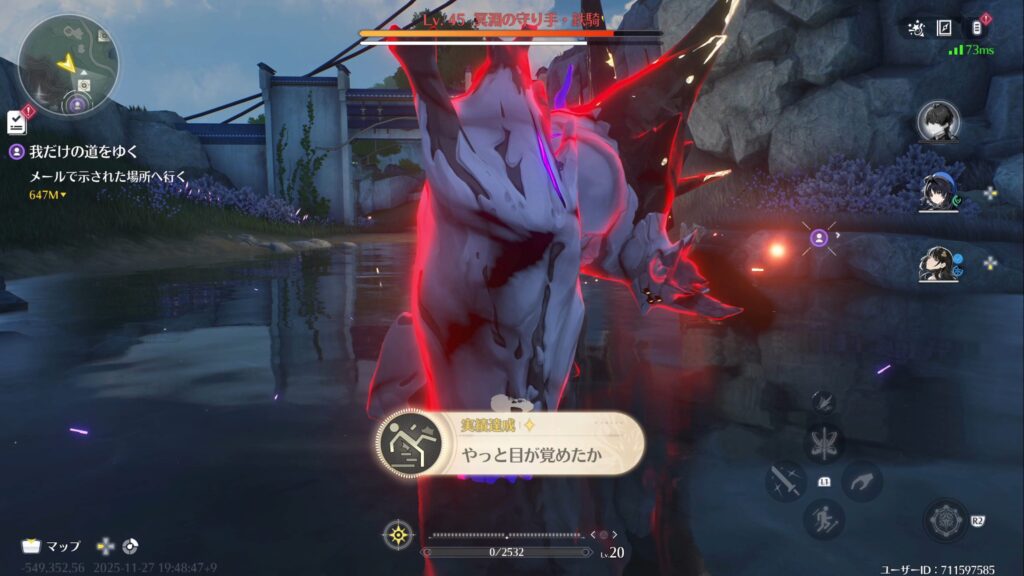This screenshot has height=576, width=1024.
Task: Activate the sword basic attack button
Action: pyautogui.click(x=785, y=481)
